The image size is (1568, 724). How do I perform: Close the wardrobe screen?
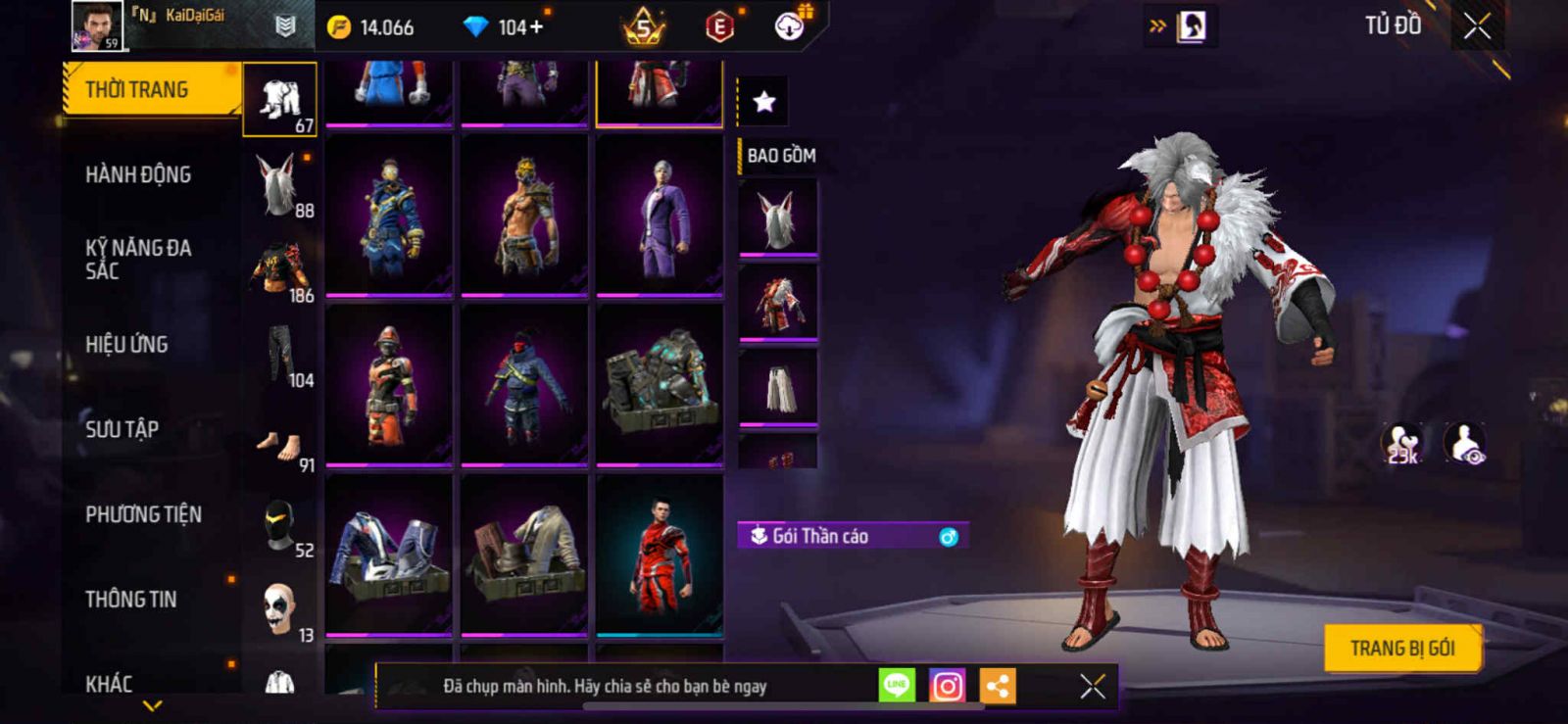point(1477,26)
